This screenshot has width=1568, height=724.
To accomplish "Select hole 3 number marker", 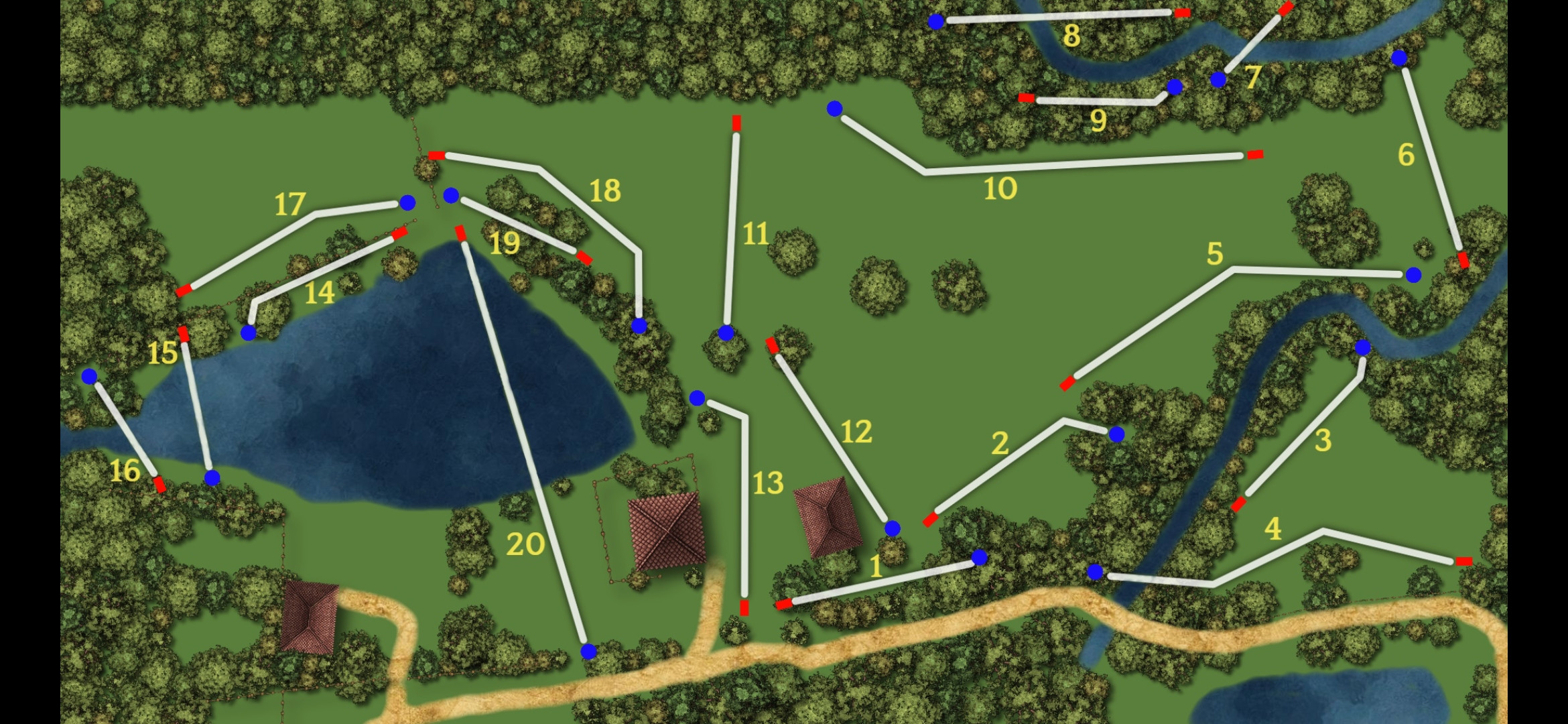I will pos(1322,440).
